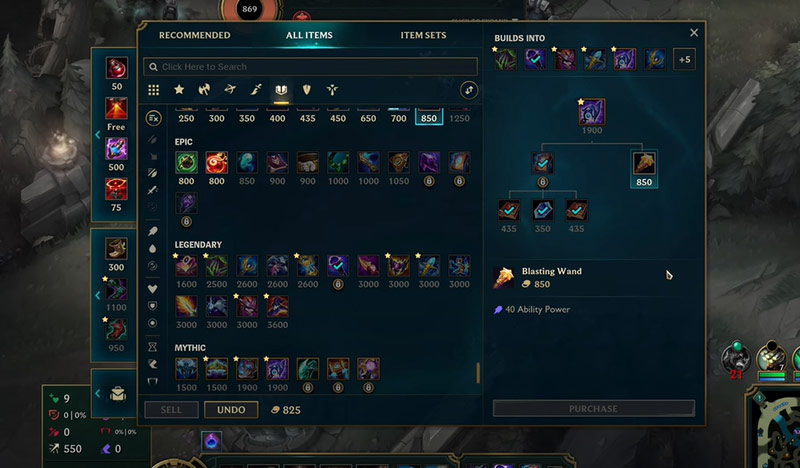Undo the last purchase

pyautogui.click(x=231, y=410)
